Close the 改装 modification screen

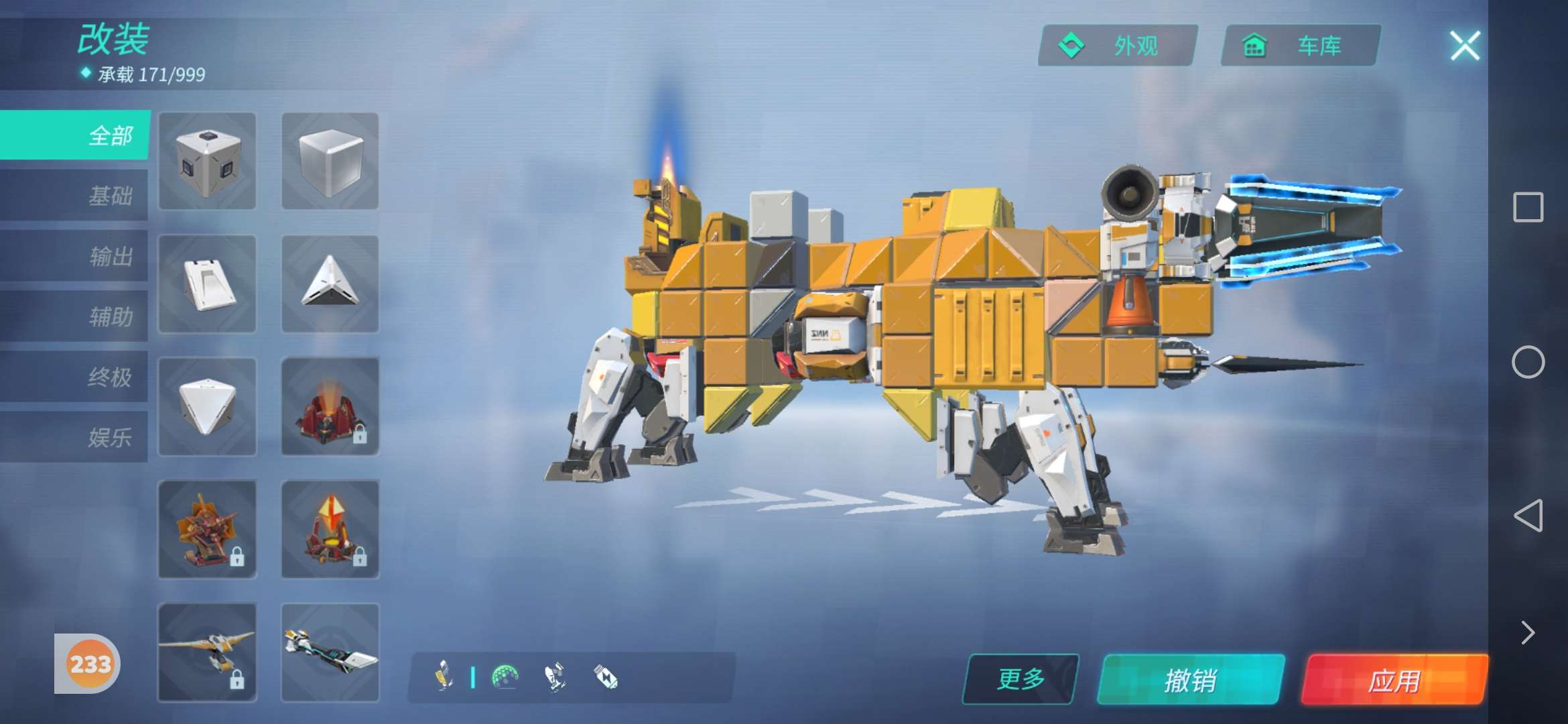point(1465,46)
